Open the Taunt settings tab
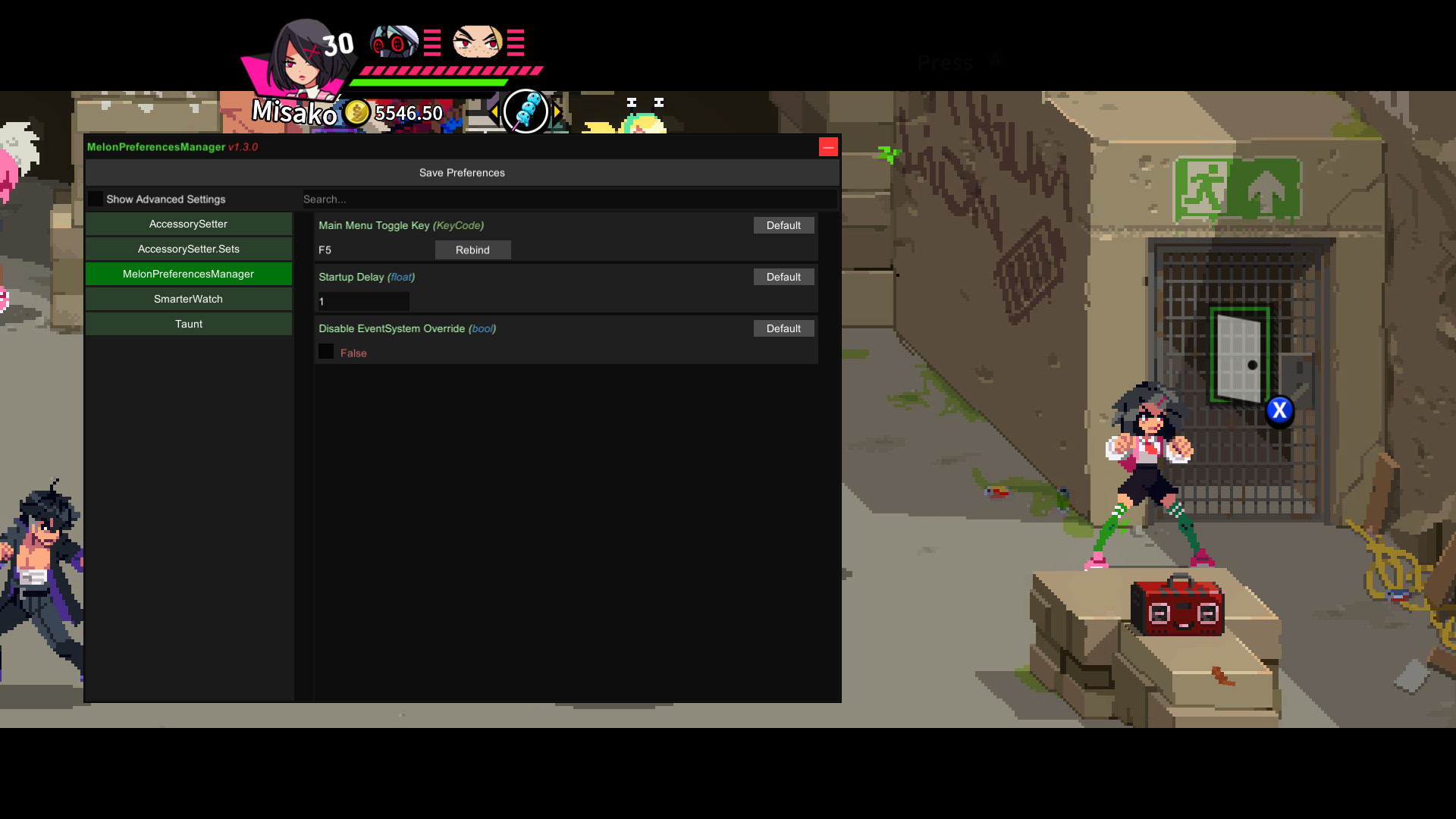The image size is (1456, 819). pyautogui.click(x=188, y=324)
